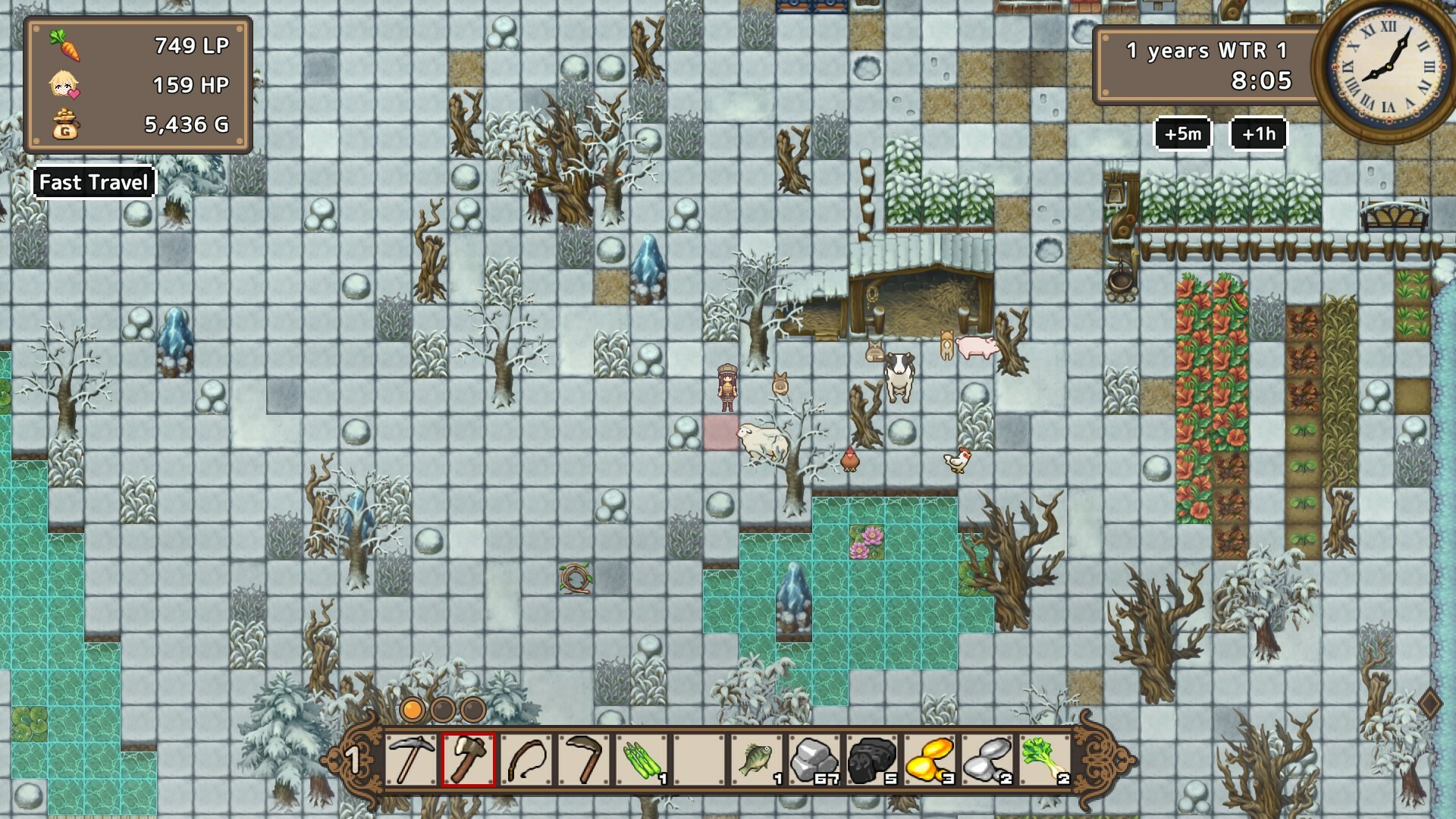Click the hotbar page number 1

click(353, 760)
